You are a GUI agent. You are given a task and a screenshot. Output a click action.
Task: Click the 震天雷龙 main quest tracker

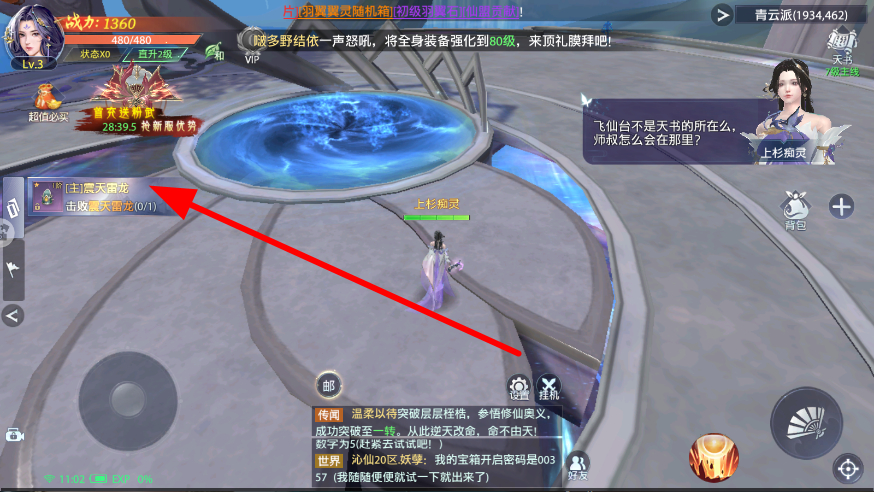pos(93,196)
